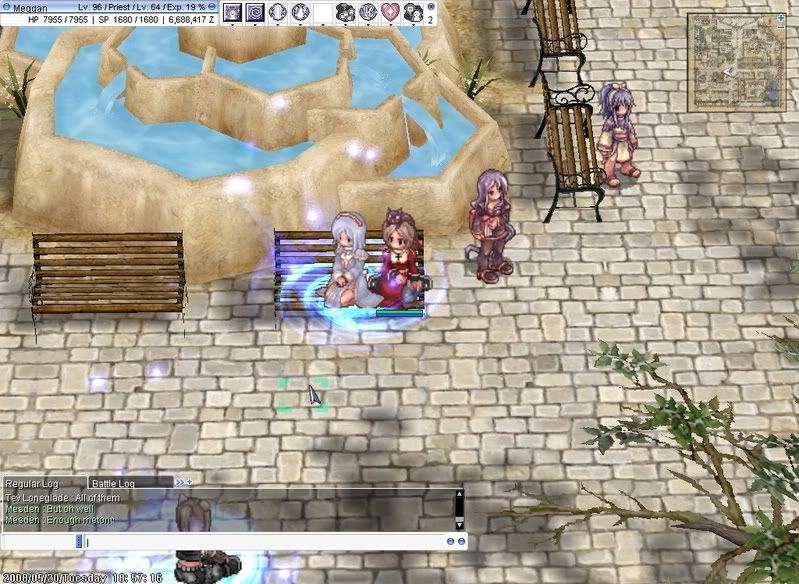This screenshot has height=584, width=799.
Task: Click the pink heart status icon
Action: click(389, 13)
